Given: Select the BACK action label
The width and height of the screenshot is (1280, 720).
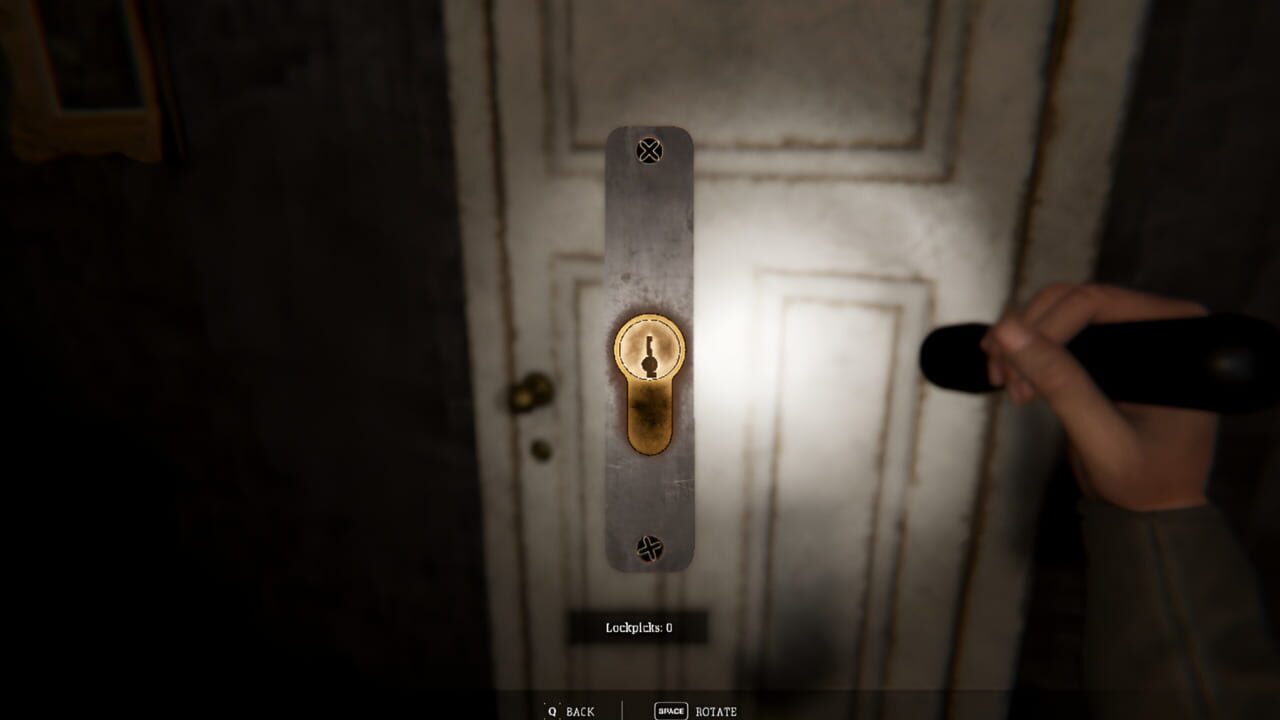Looking at the screenshot, I should click(x=580, y=712).
